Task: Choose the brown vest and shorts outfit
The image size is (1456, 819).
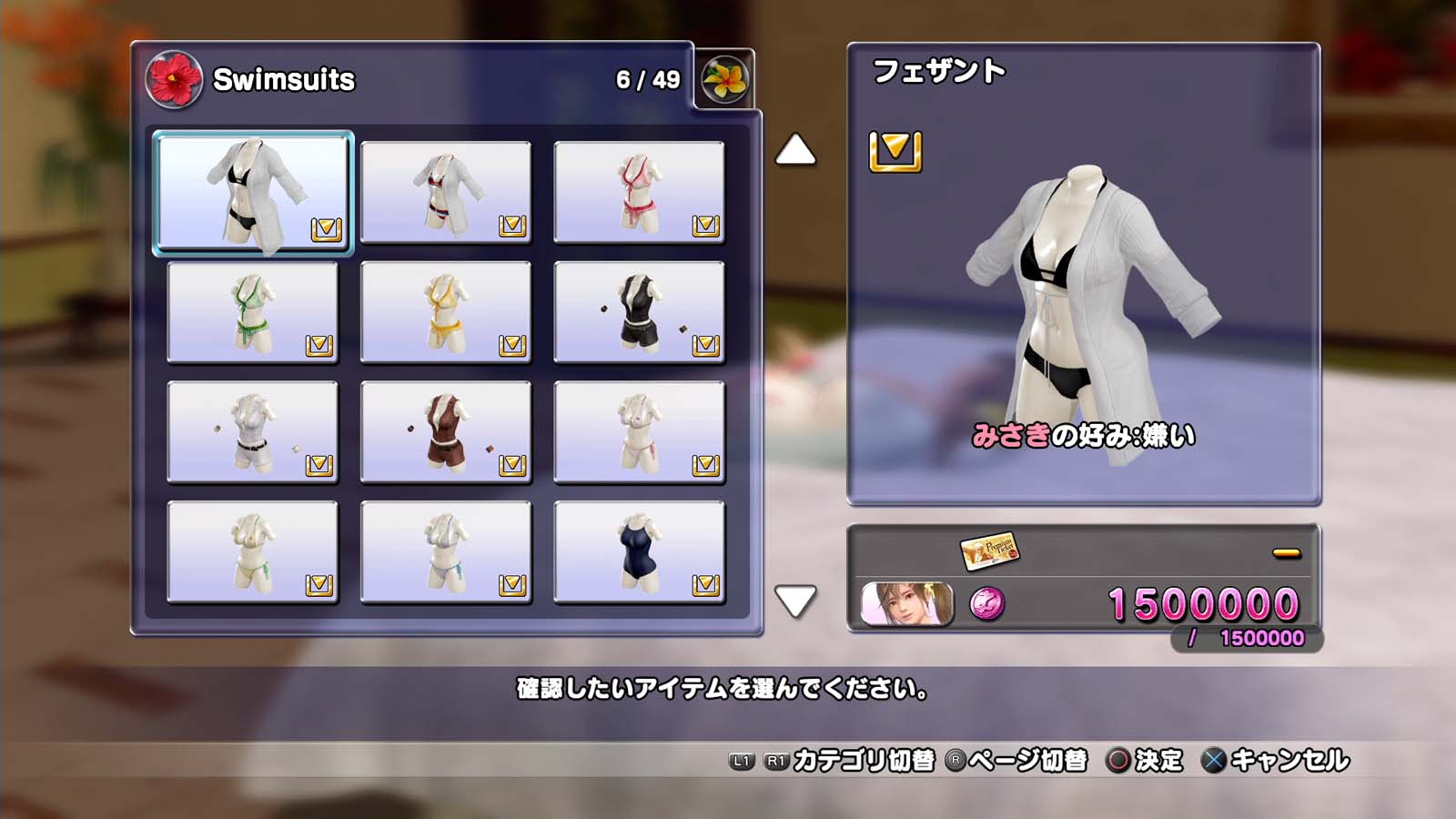Action: (446, 432)
